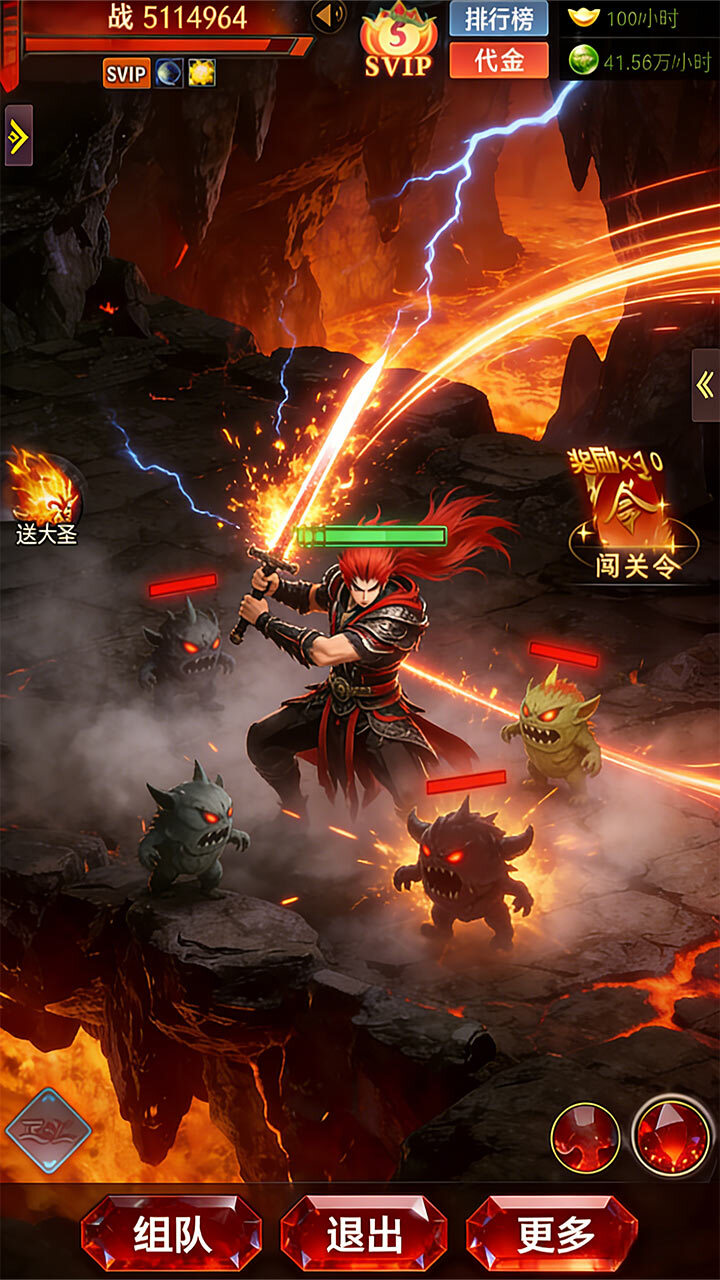Toggle the speaker sound icon
Screen dimensions: 720x1280
pos(328,16)
